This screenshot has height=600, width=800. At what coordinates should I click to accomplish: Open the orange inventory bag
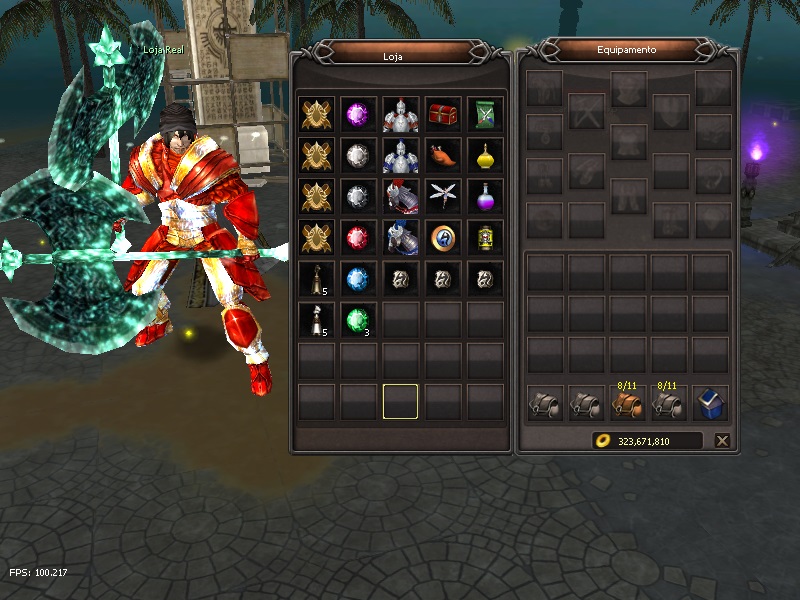pyautogui.click(x=627, y=403)
